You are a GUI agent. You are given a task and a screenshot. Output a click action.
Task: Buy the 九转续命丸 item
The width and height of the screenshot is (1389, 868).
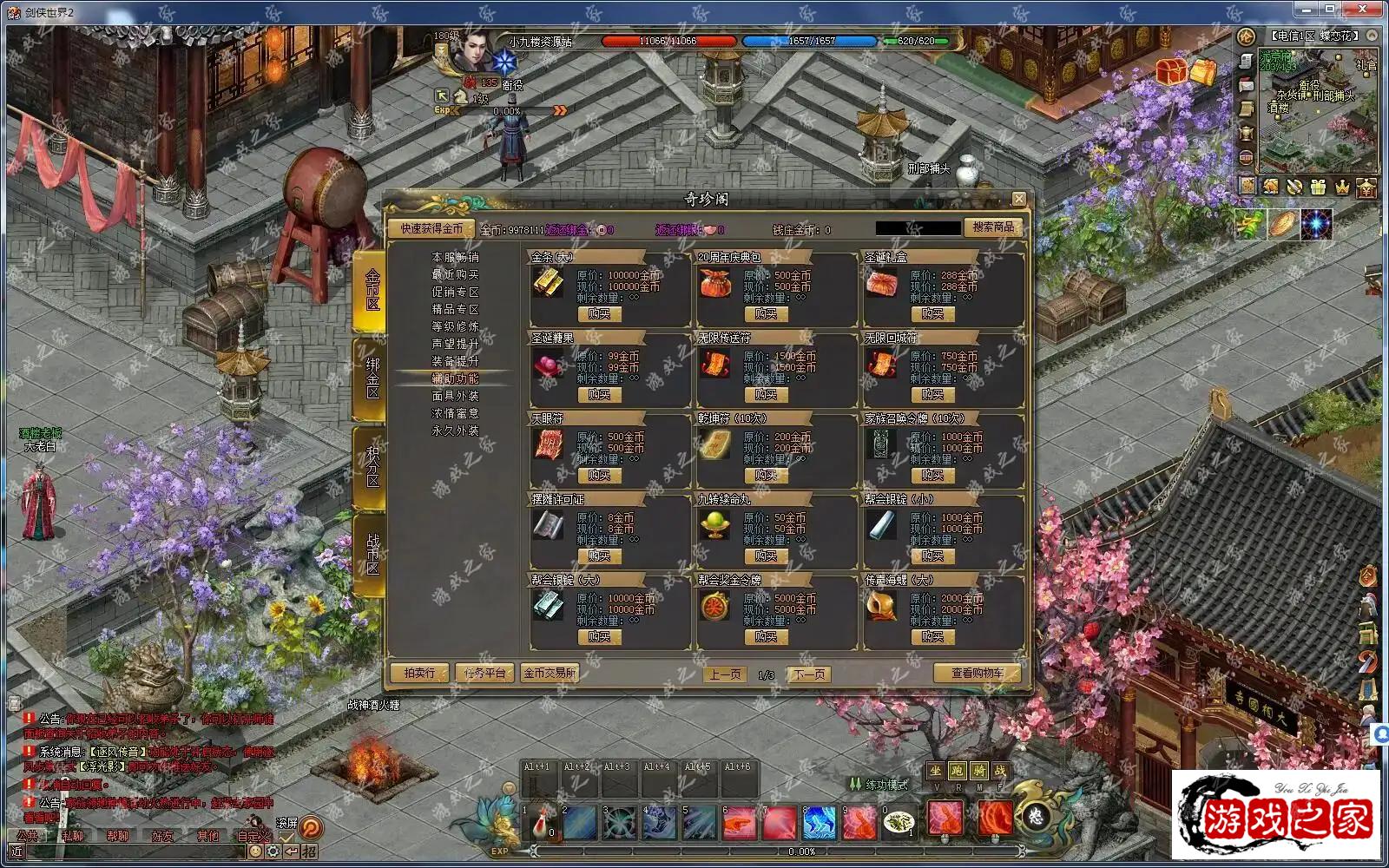(x=766, y=556)
